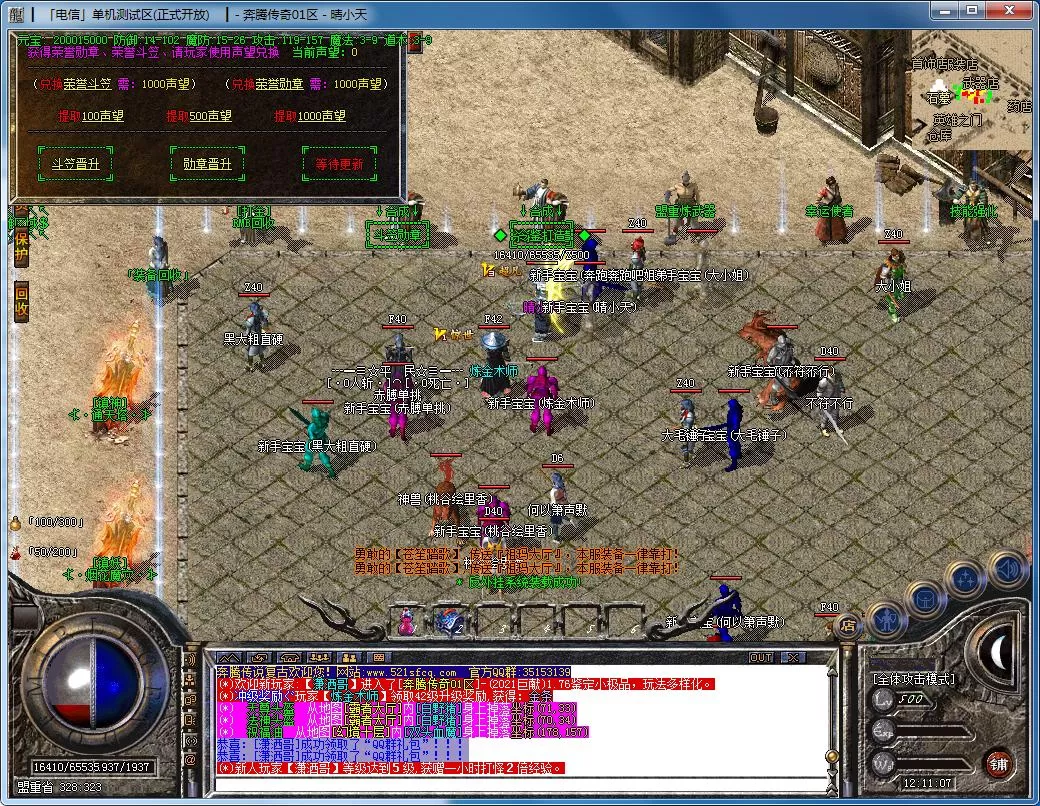
Task: Click the 斗笠晋升 button
Action: coord(75,163)
